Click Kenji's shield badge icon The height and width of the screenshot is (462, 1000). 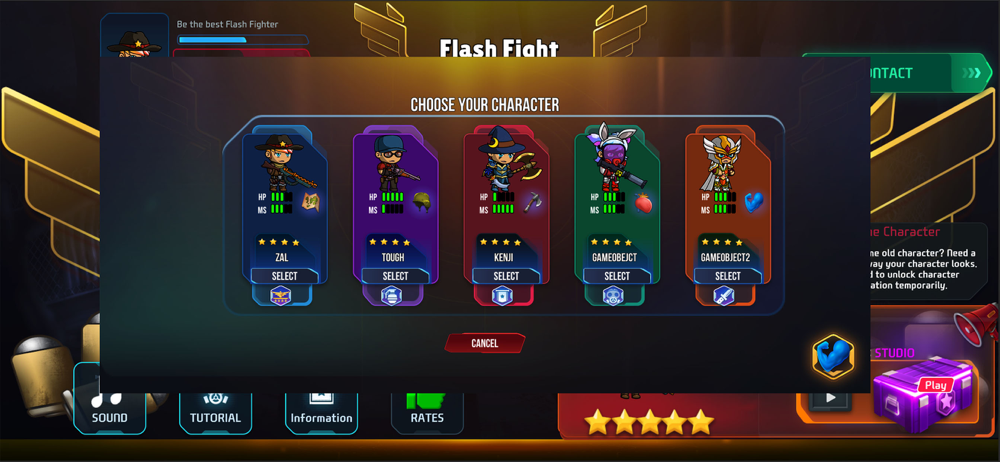pos(502,295)
